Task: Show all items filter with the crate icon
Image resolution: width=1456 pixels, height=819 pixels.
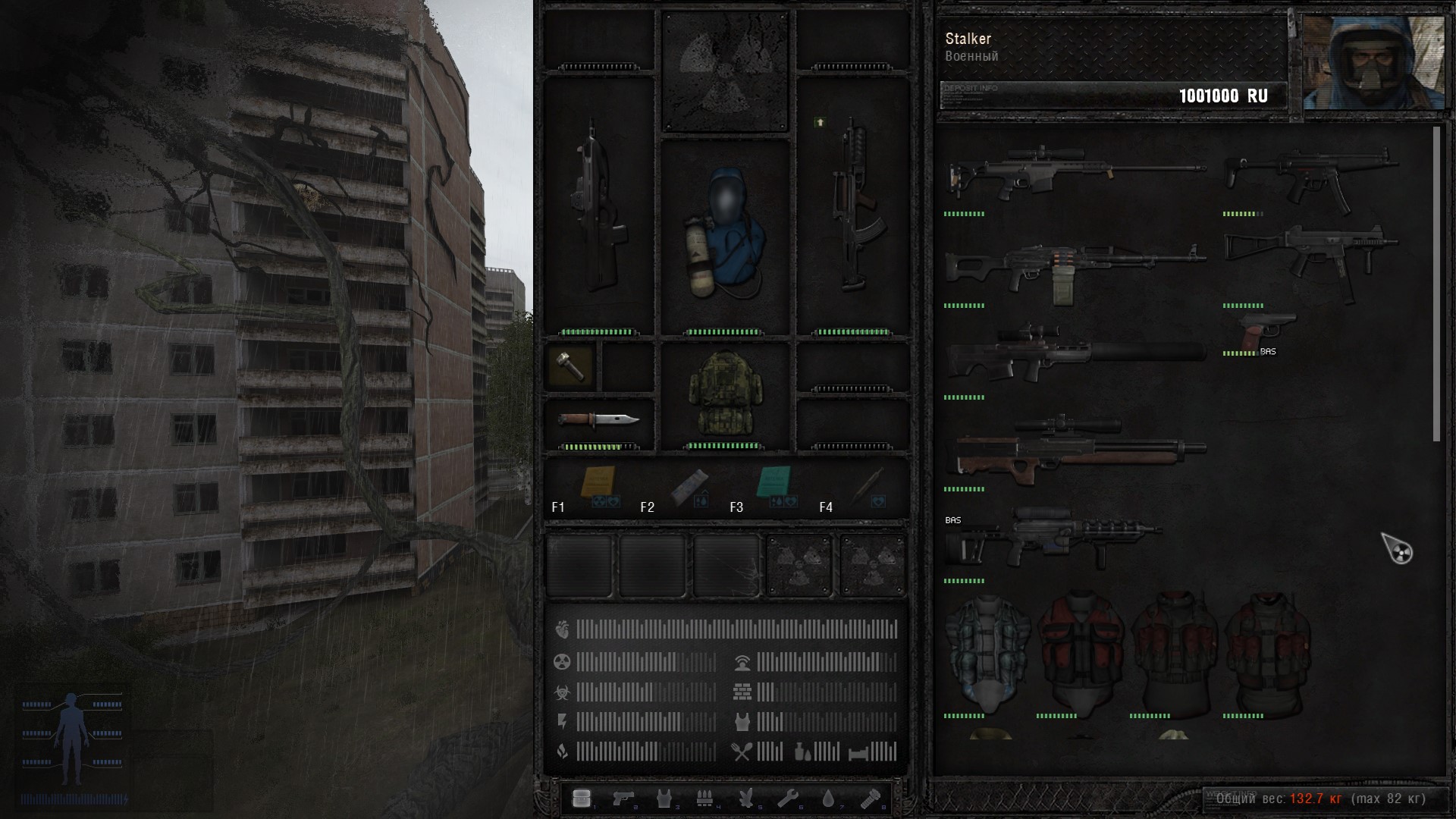Action: [x=582, y=799]
